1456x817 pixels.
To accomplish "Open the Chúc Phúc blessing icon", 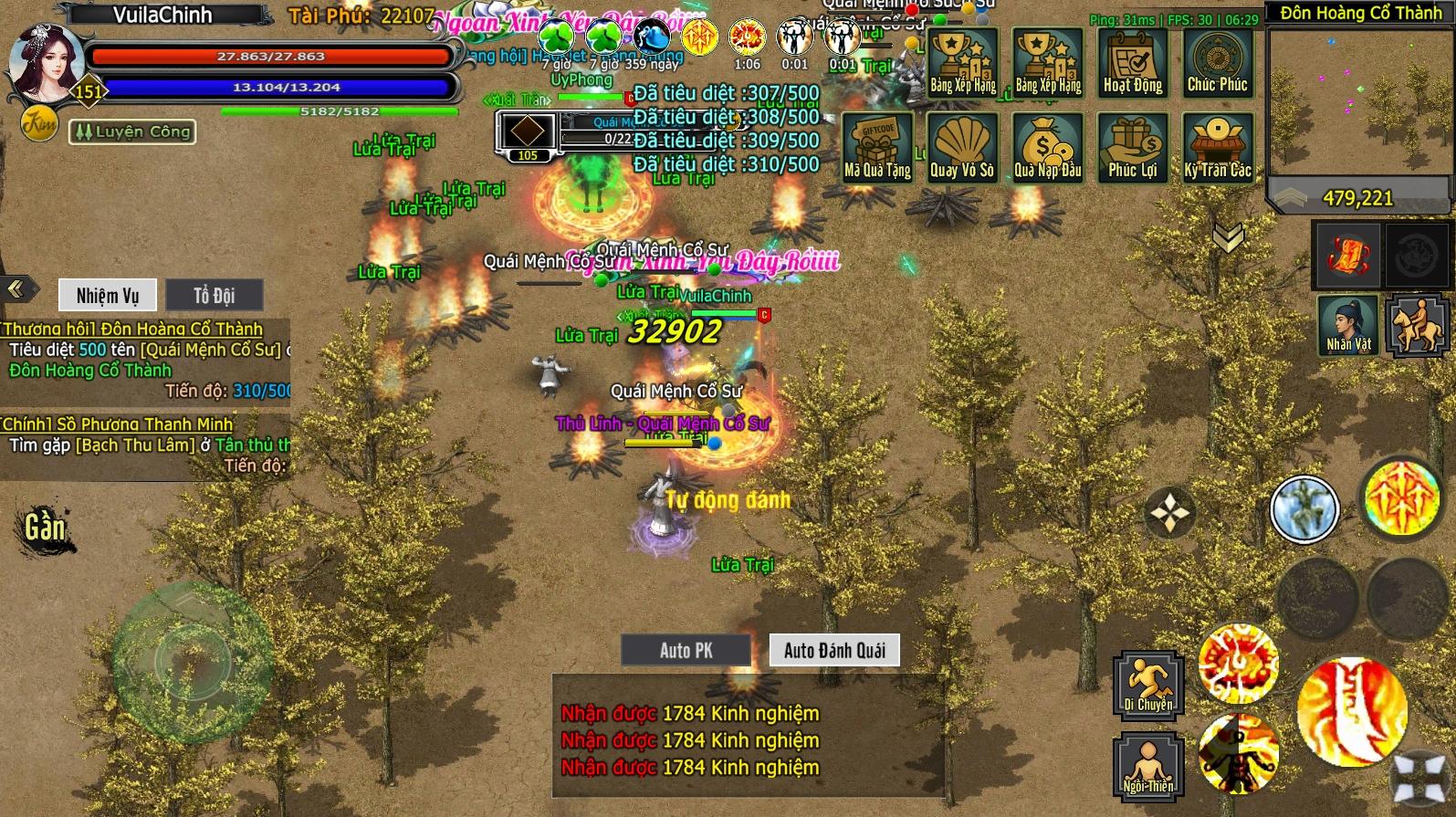I will tap(1217, 62).
